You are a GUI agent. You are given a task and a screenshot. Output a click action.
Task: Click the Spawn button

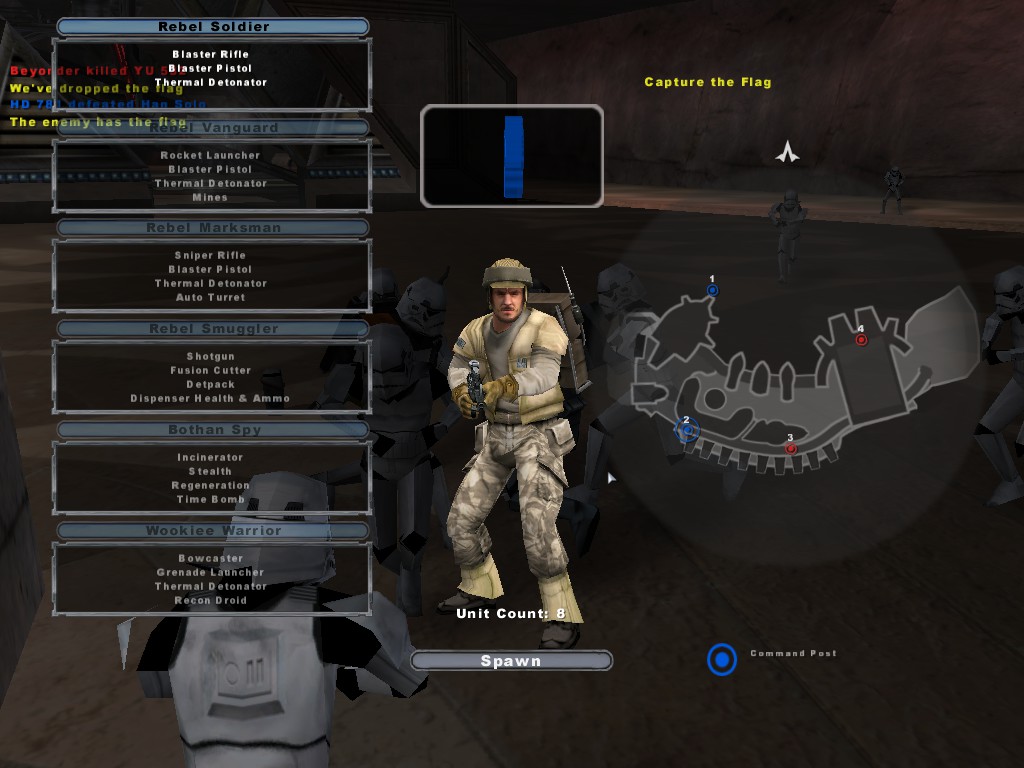pyautogui.click(x=511, y=661)
